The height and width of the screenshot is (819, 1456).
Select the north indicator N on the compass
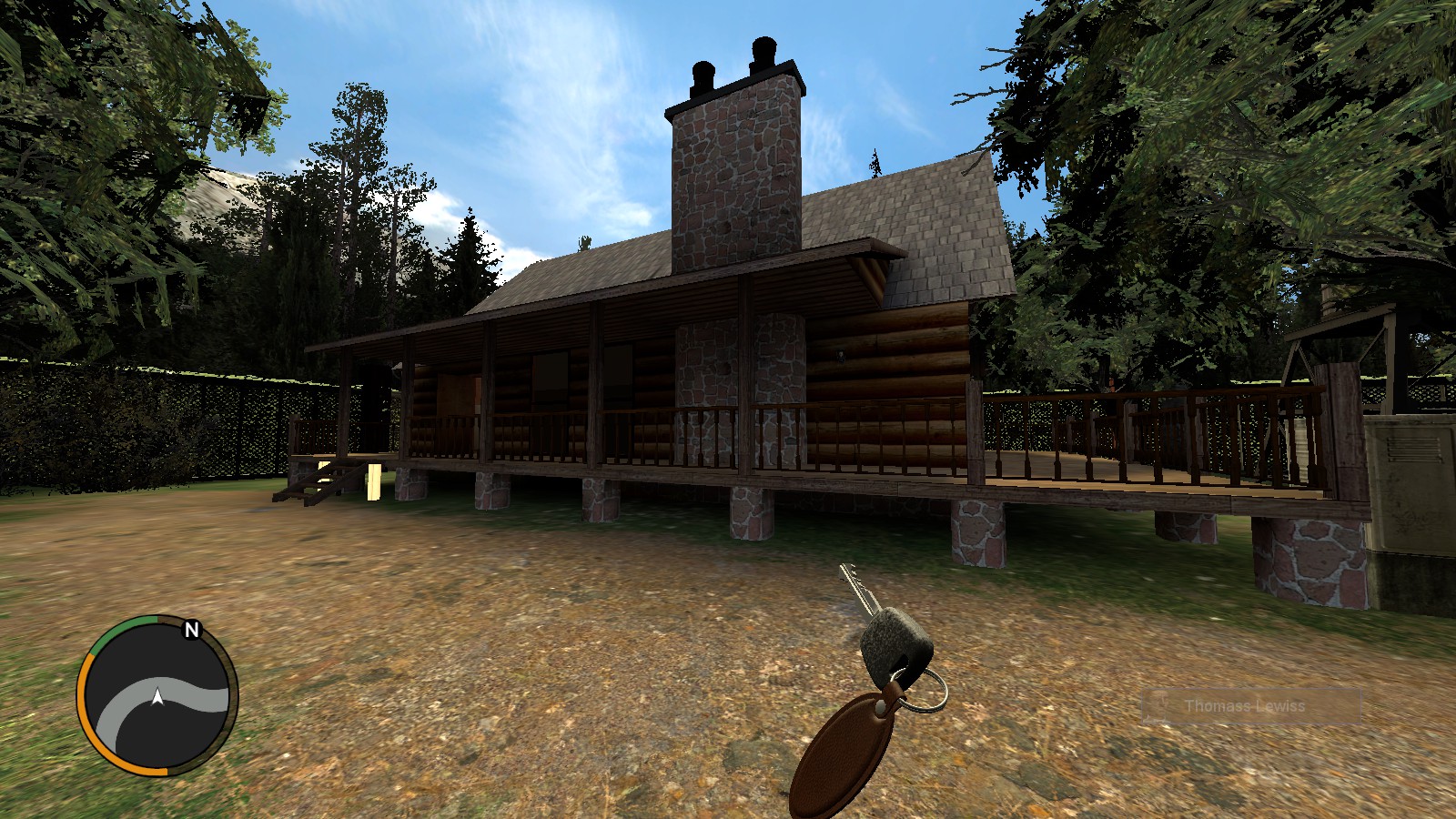(x=189, y=630)
